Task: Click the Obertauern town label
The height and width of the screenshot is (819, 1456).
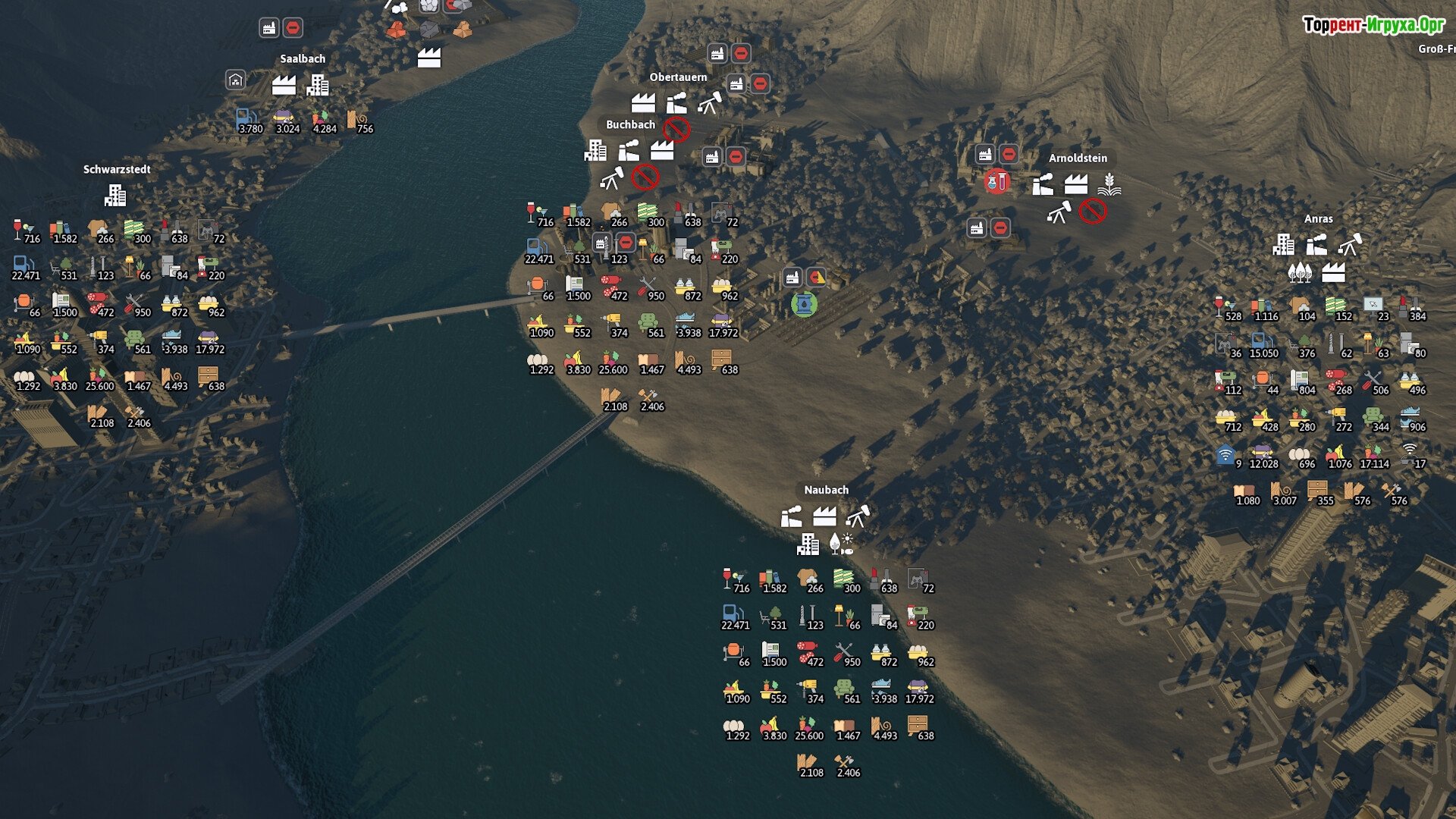Action: tap(678, 77)
